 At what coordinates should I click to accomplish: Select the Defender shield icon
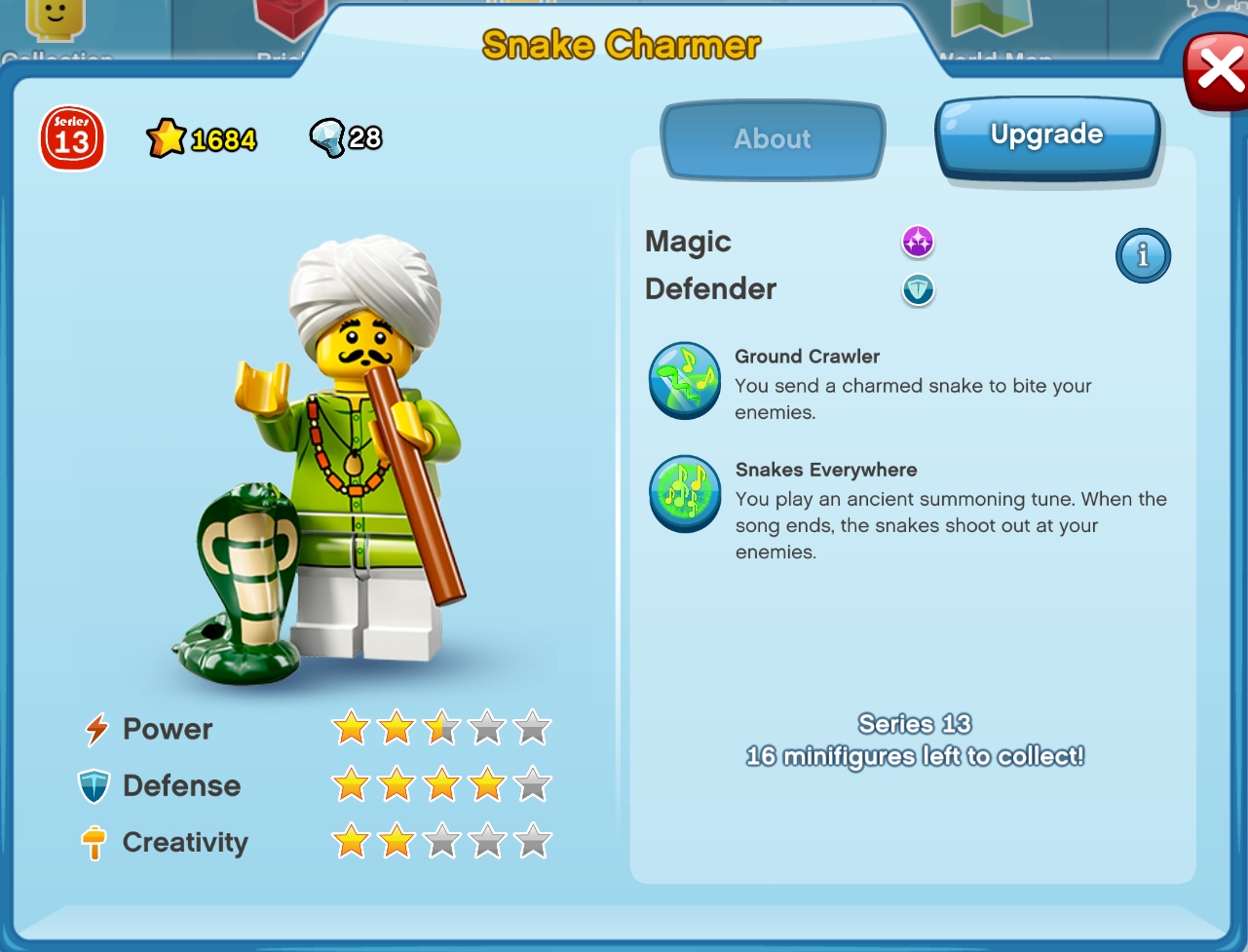coord(917,290)
